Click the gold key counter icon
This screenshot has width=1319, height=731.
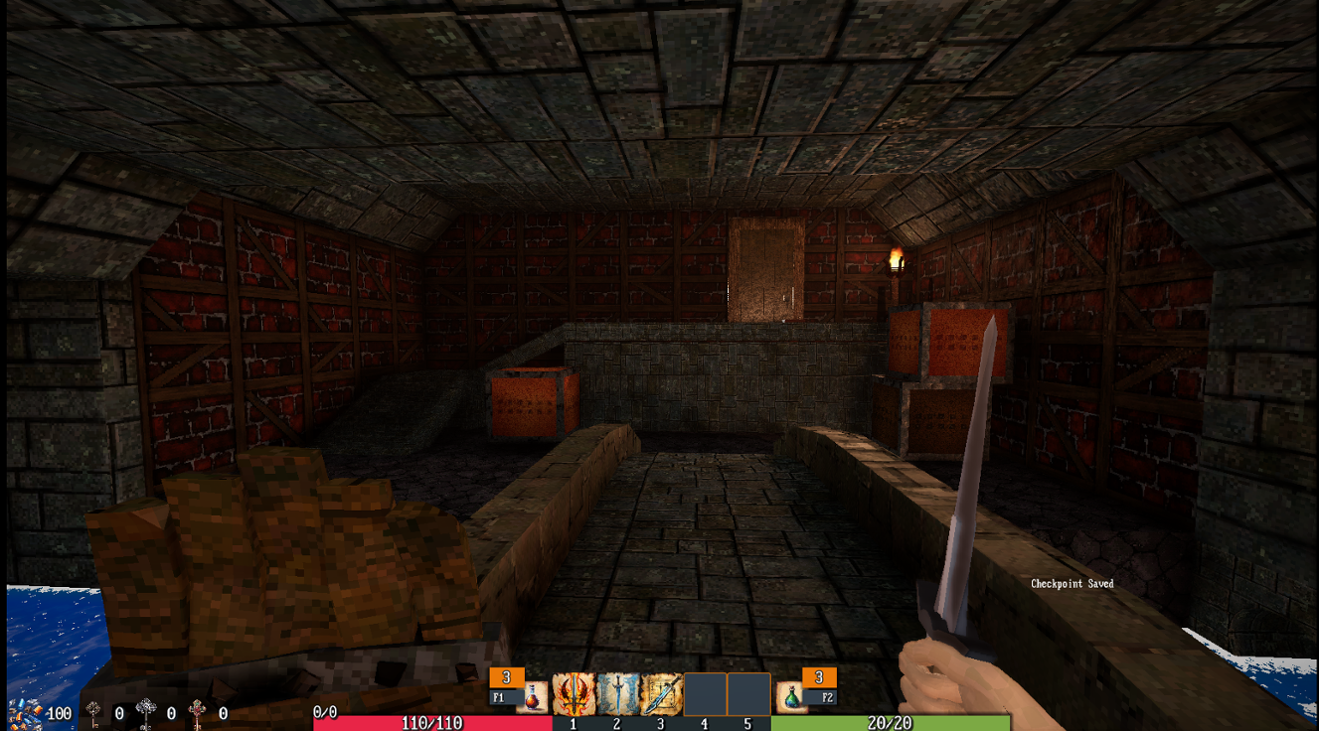click(x=92, y=711)
